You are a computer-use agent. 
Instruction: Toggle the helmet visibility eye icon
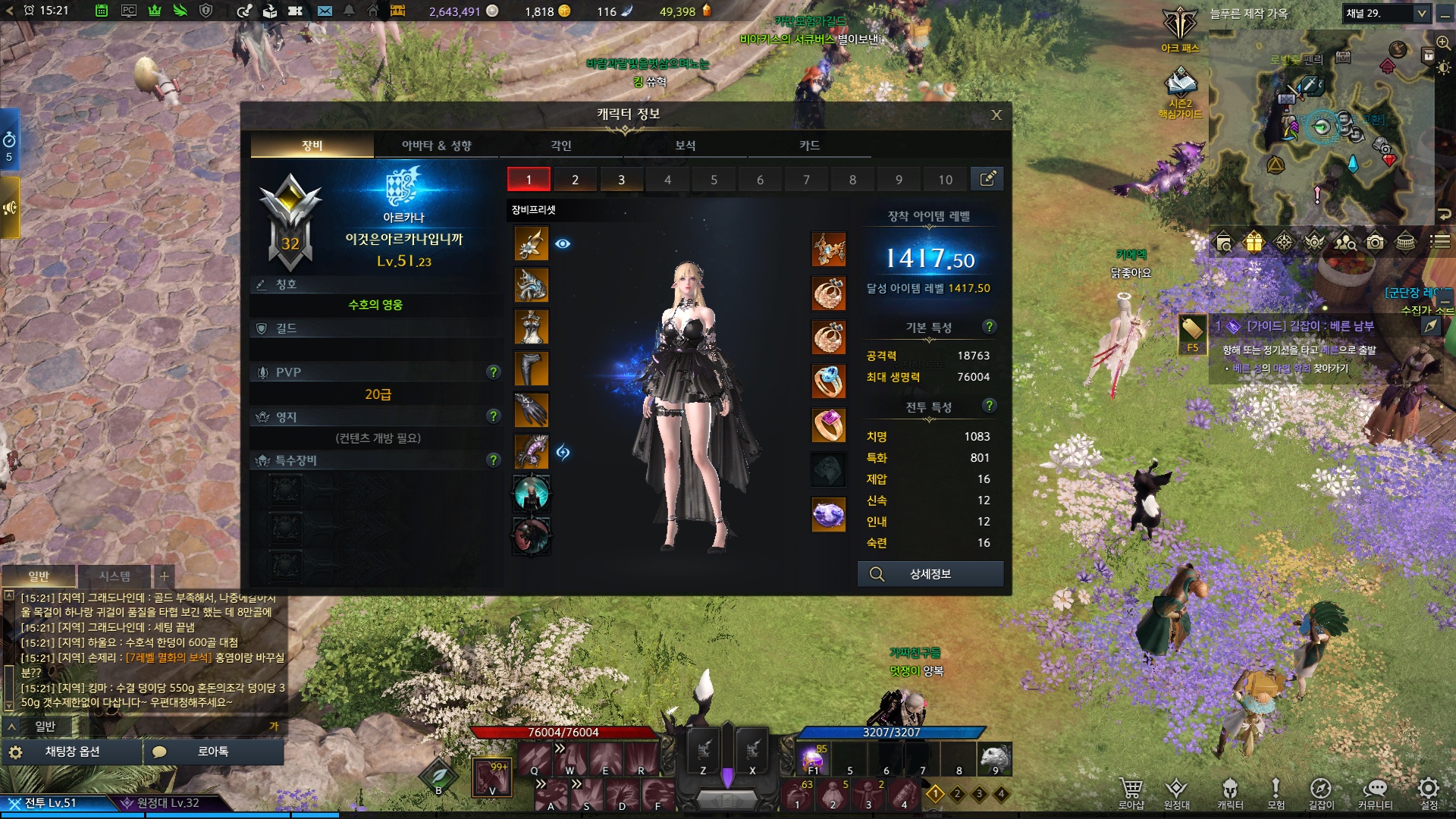point(563,243)
